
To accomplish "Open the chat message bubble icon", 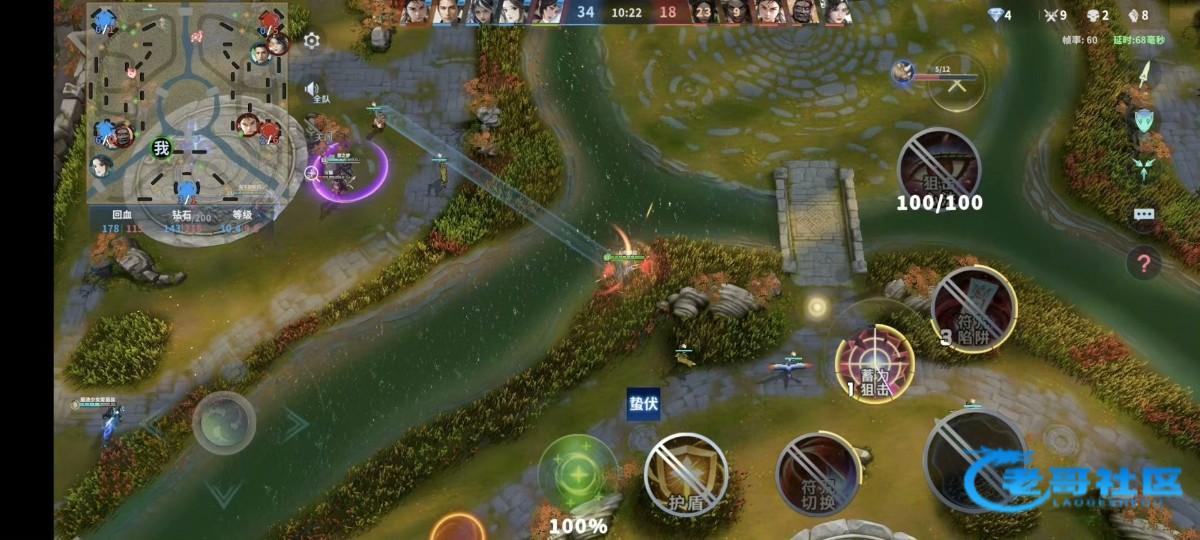I will (1144, 214).
